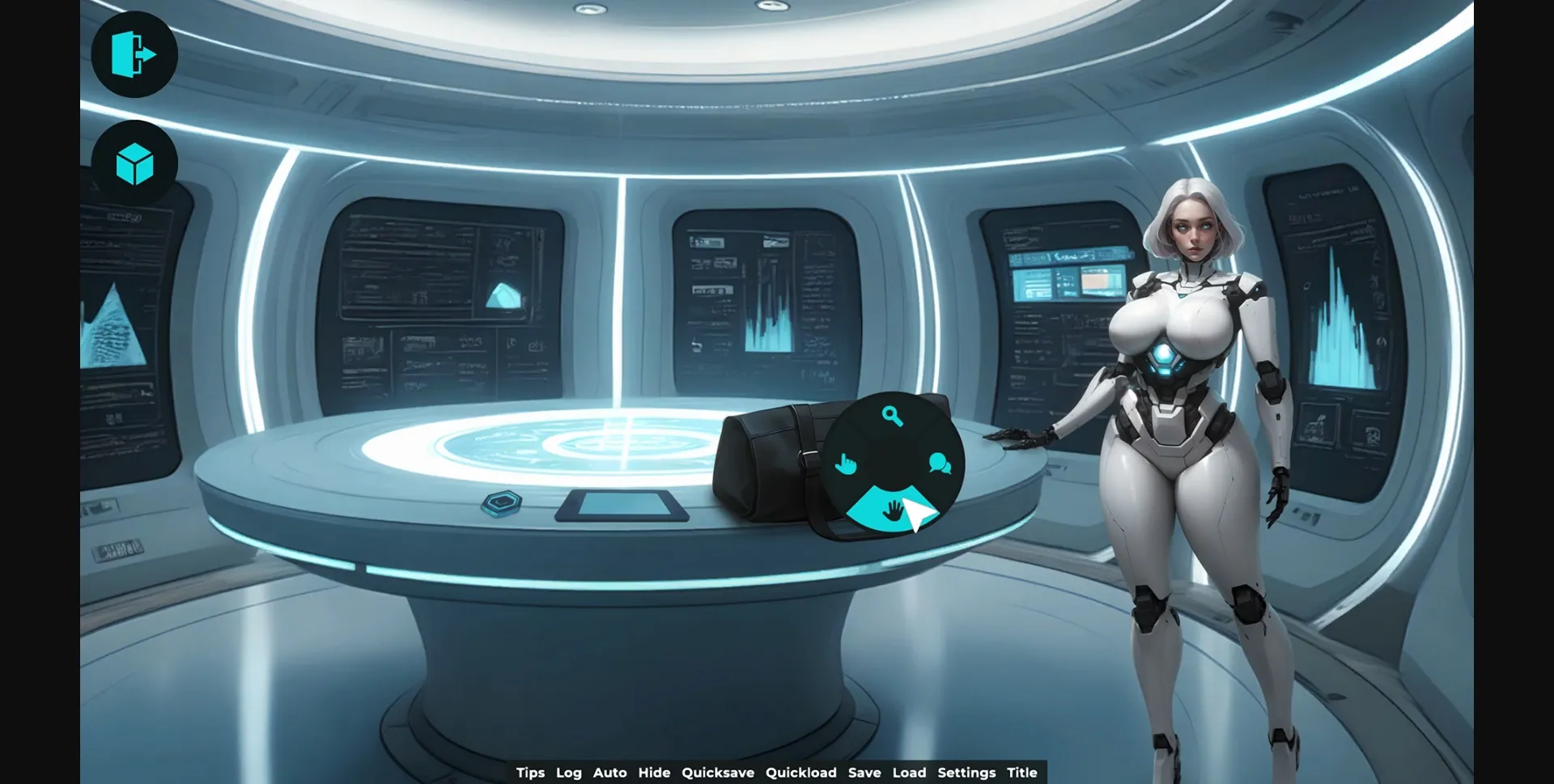Image resolution: width=1554 pixels, height=784 pixels.
Task: Select the cube icon below the exit icon
Action: click(136, 163)
